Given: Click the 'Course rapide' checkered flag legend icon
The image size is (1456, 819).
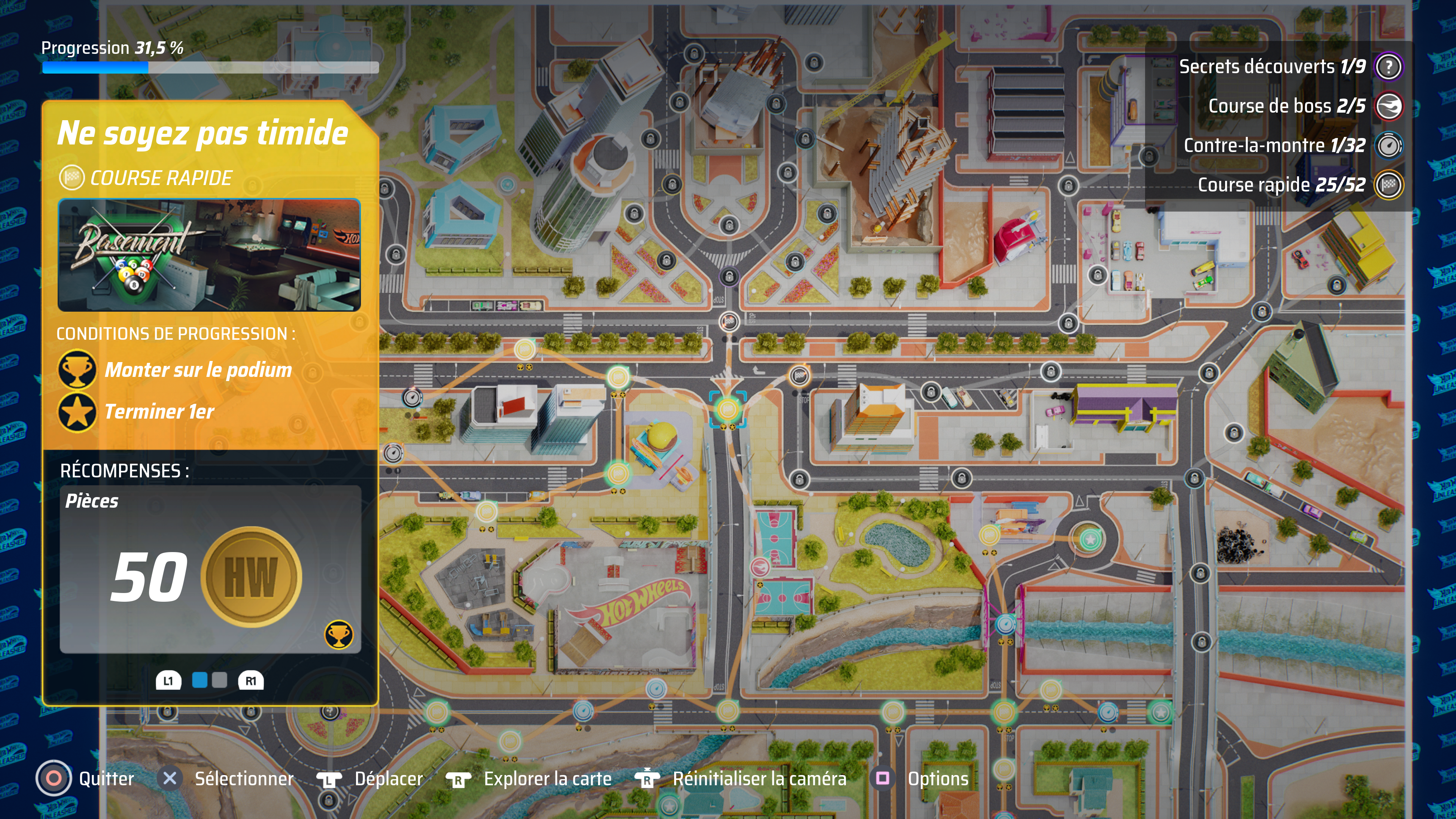Looking at the screenshot, I should point(1388,185).
